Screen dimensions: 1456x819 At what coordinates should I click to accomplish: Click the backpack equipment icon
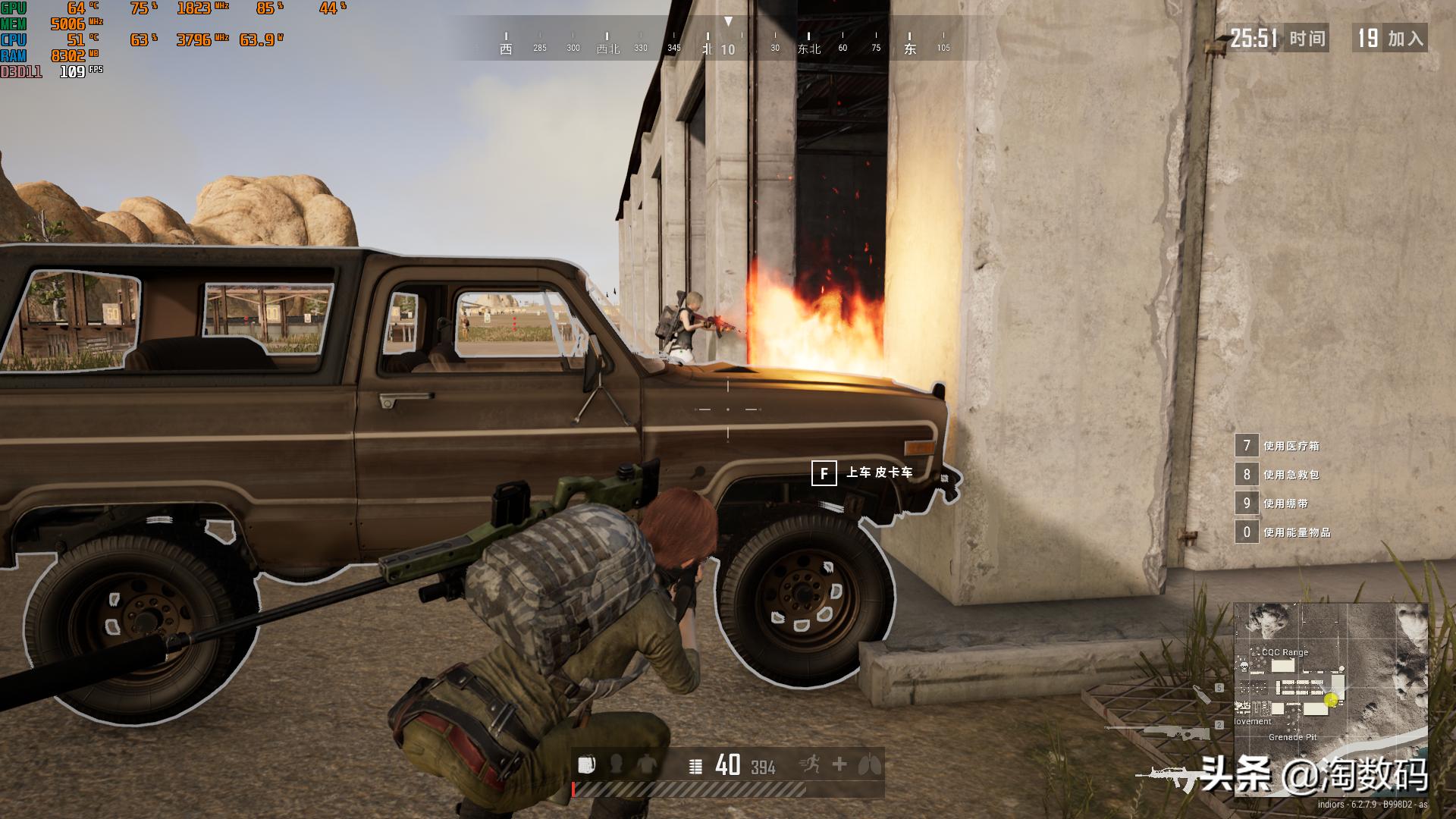(585, 765)
